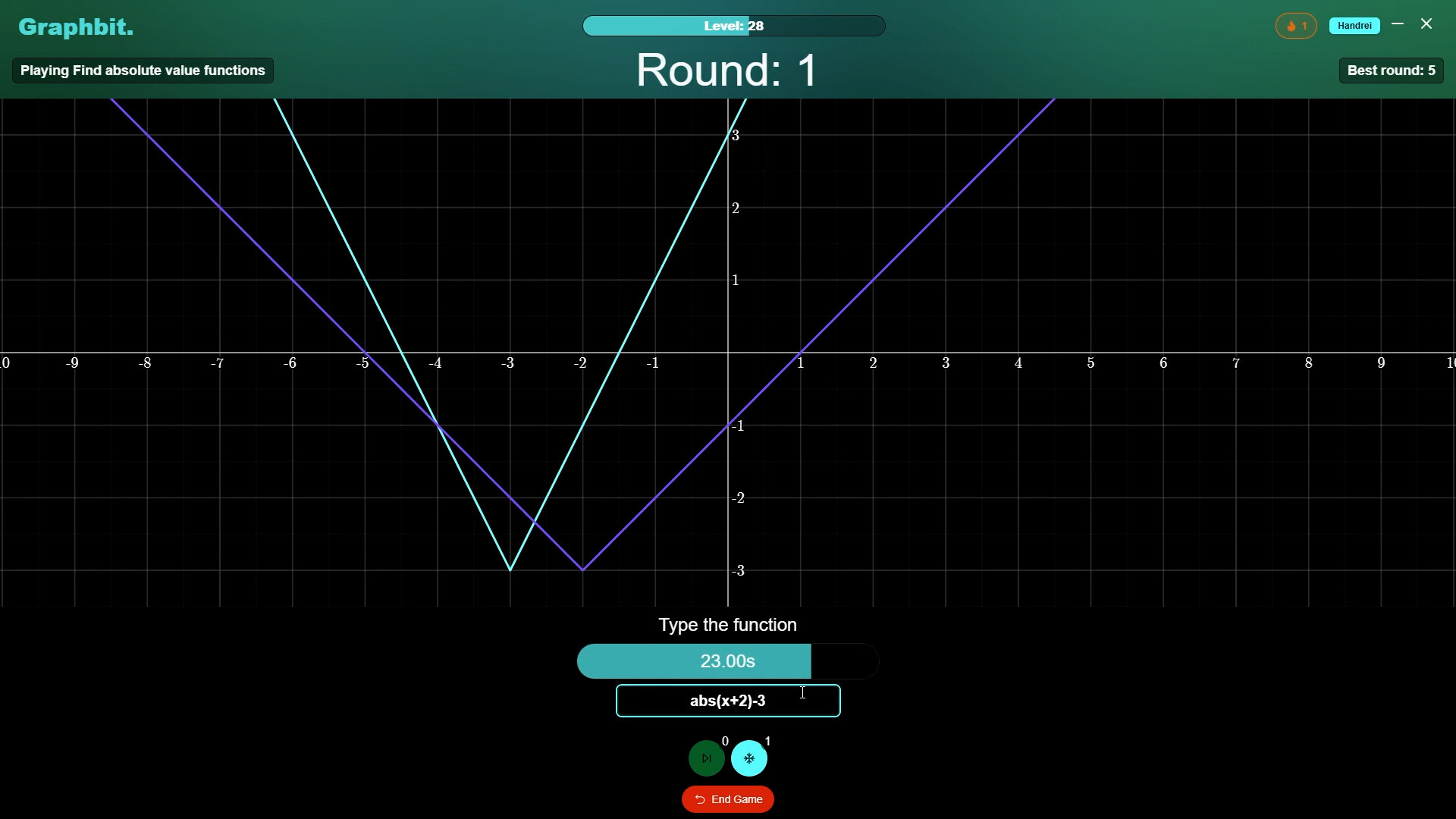Screen dimensions: 1456x819
Task: Click the '1' counter above the freeze button
Action: point(768,741)
